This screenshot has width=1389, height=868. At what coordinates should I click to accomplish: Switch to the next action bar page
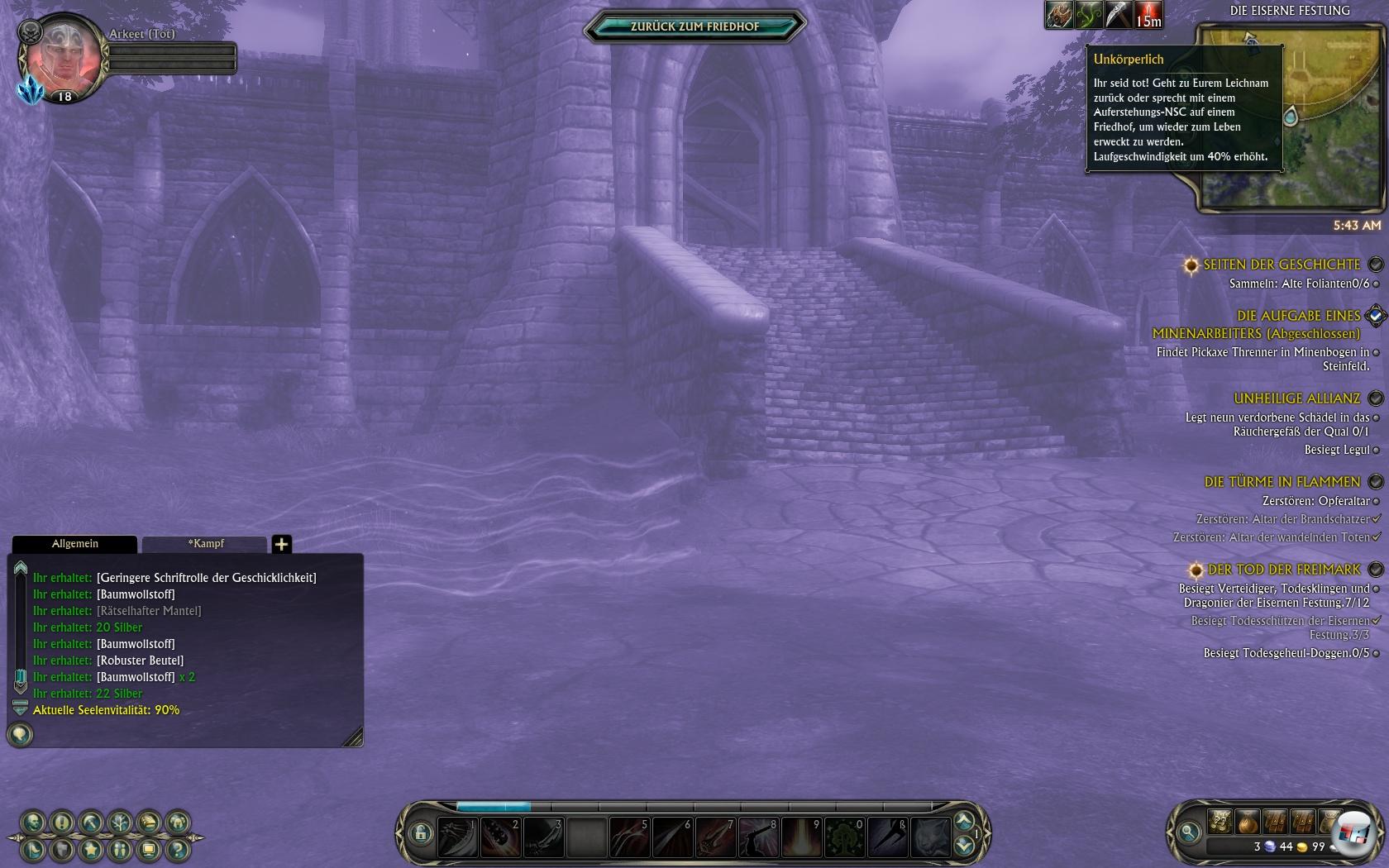[x=963, y=821]
